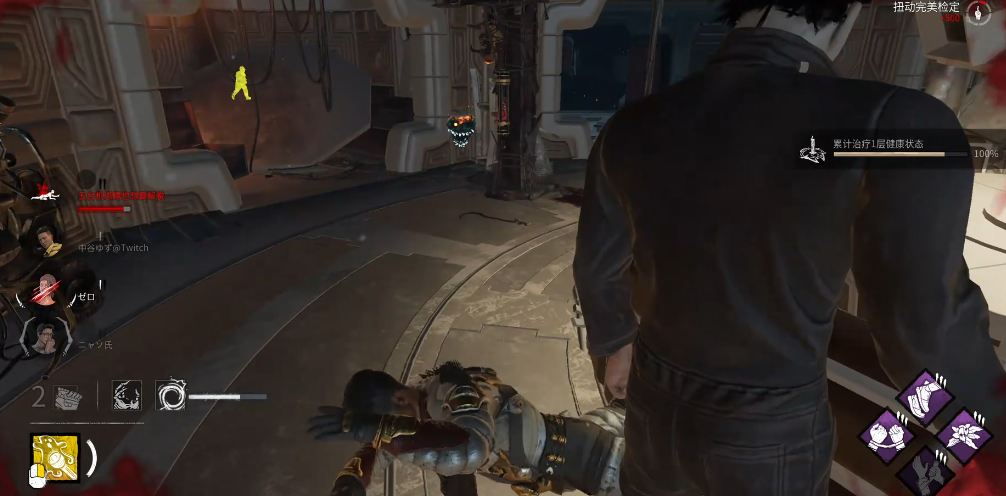The image size is (1006, 496).
Task: Select the swirling vortex ability icon
Action: [170, 396]
